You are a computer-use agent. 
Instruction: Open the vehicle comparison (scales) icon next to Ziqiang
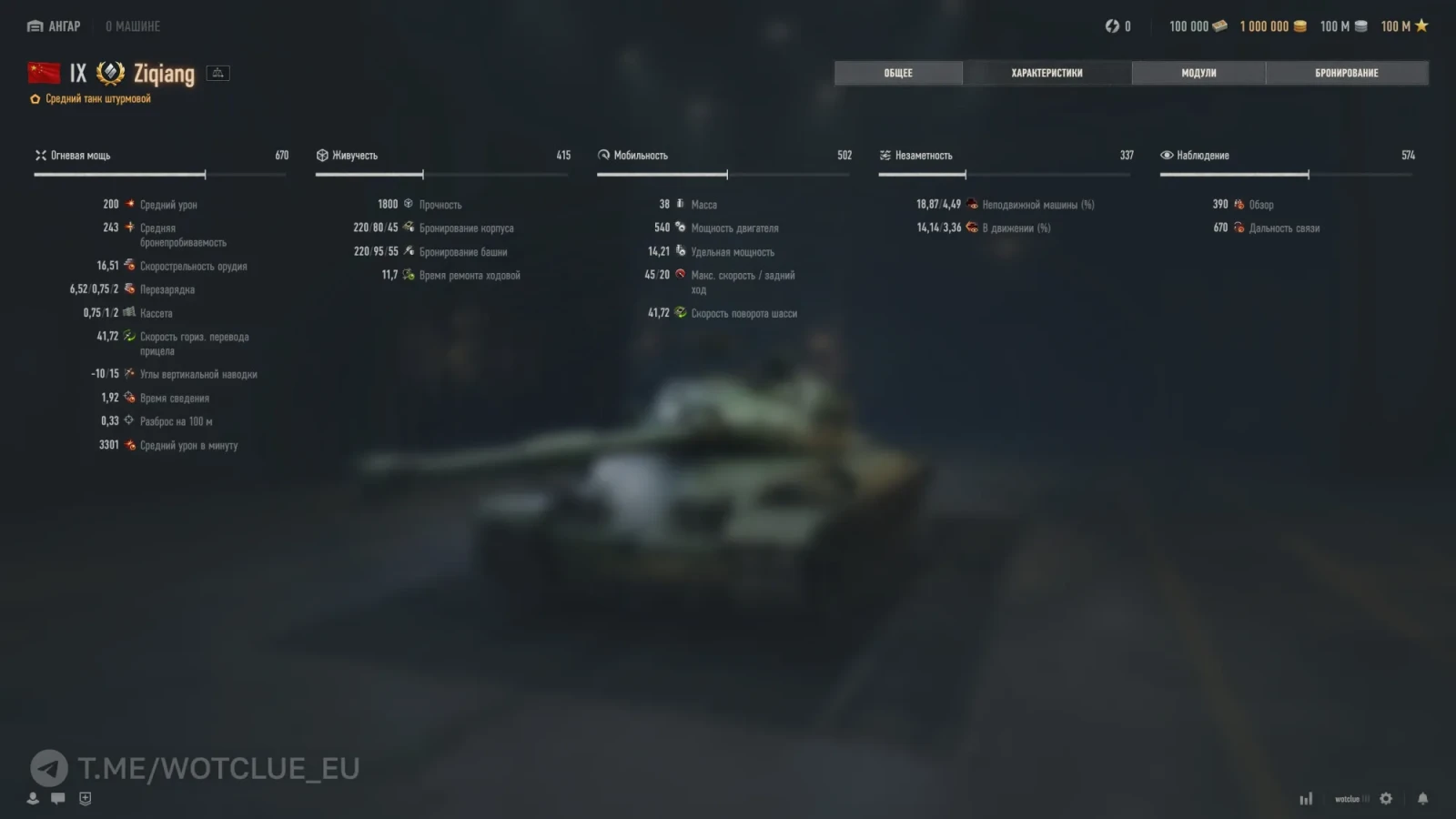[x=217, y=72]
